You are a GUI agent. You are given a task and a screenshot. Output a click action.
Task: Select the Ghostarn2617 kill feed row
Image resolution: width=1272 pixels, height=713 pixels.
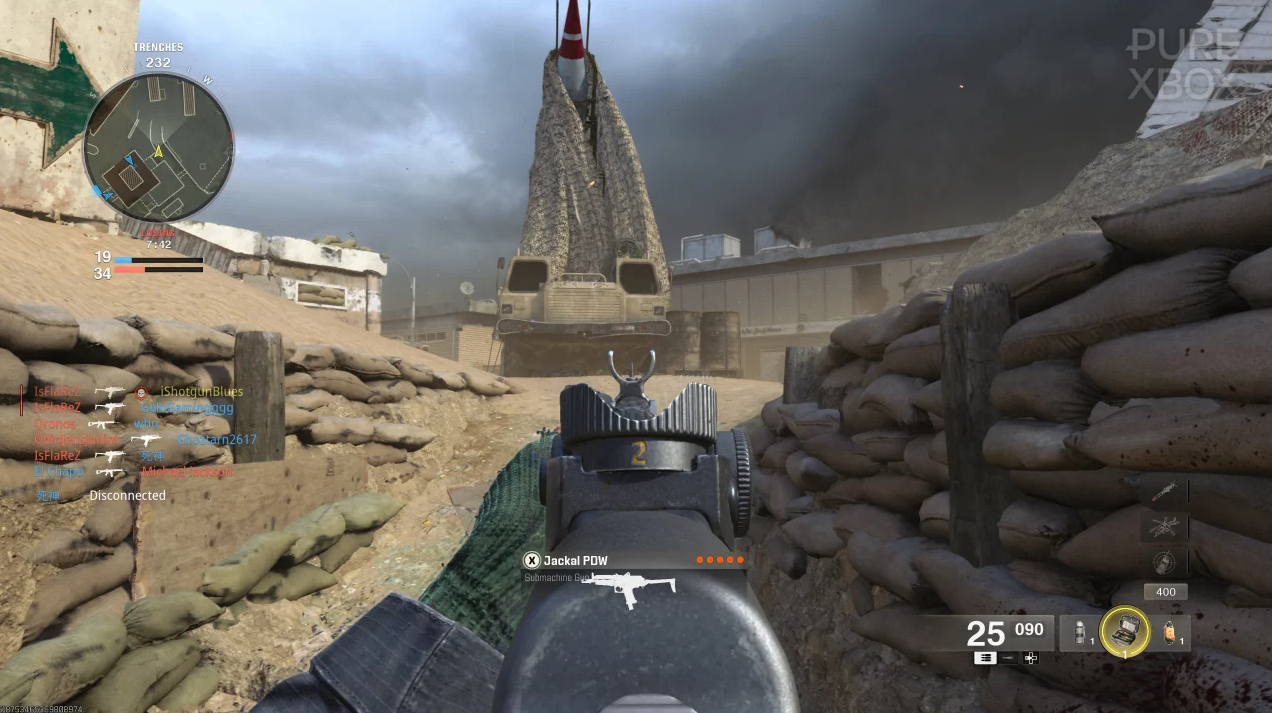pyautogui.click(x=216, y=440)
